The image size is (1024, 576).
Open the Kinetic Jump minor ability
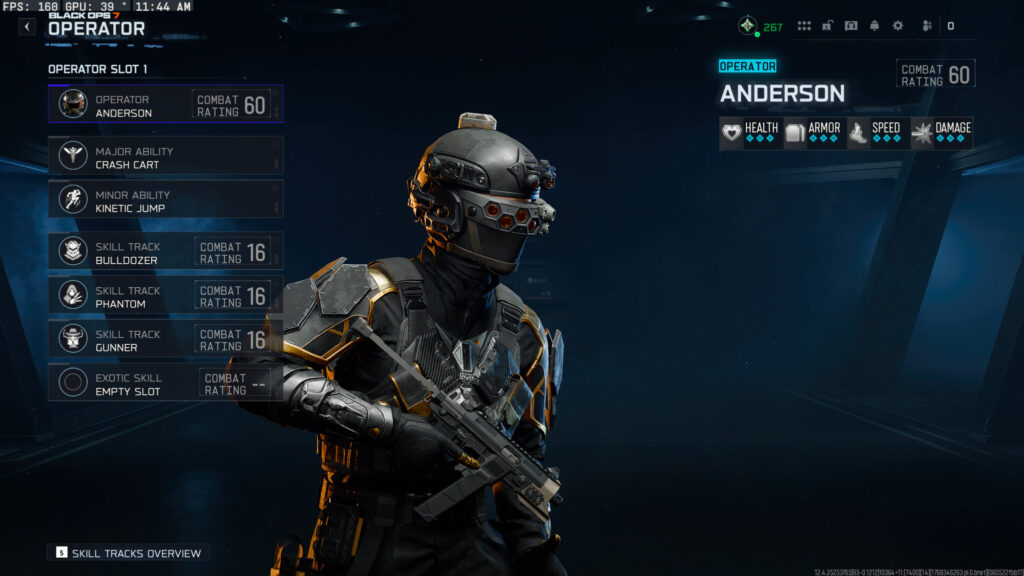(165, 200)
